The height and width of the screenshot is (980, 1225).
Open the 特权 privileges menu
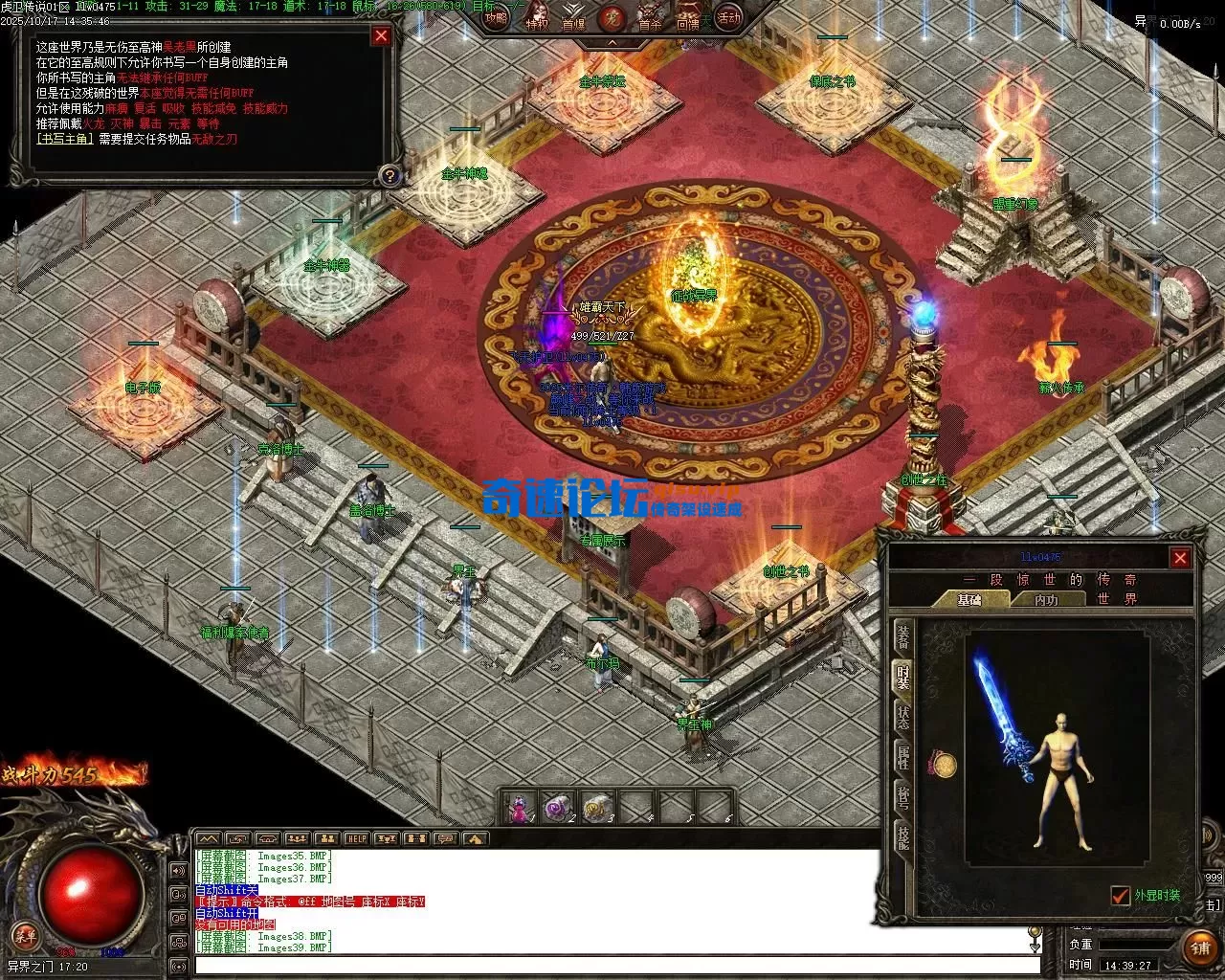point(536,21)
